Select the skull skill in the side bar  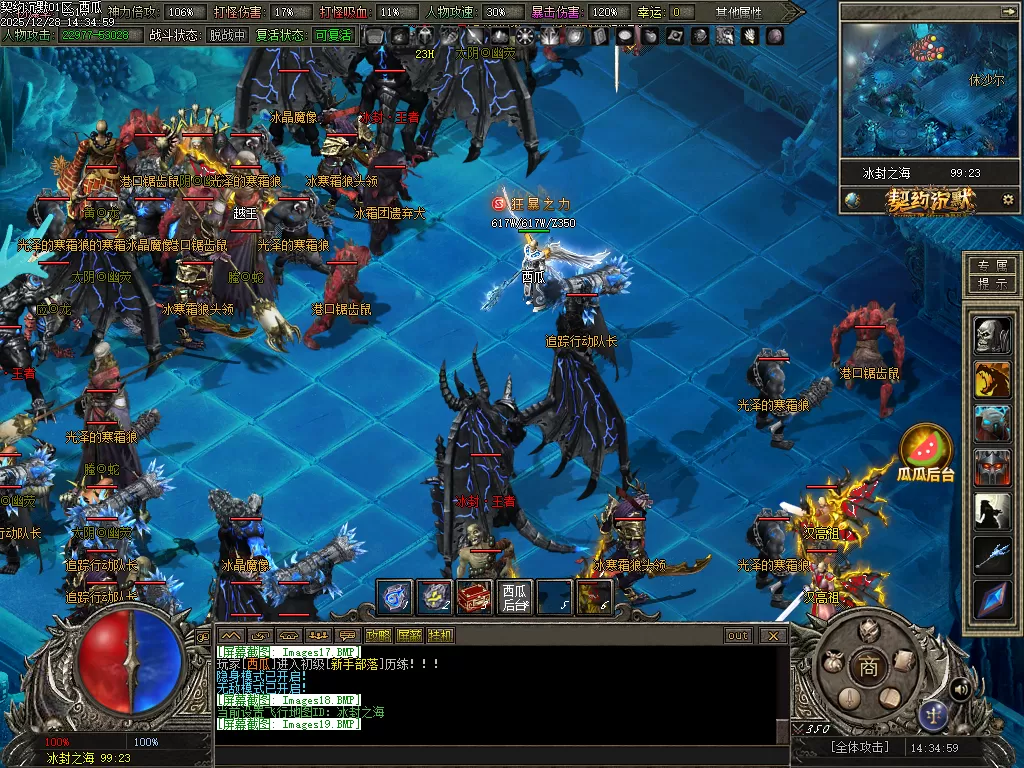pyautogui.click(x=993, y=336)
